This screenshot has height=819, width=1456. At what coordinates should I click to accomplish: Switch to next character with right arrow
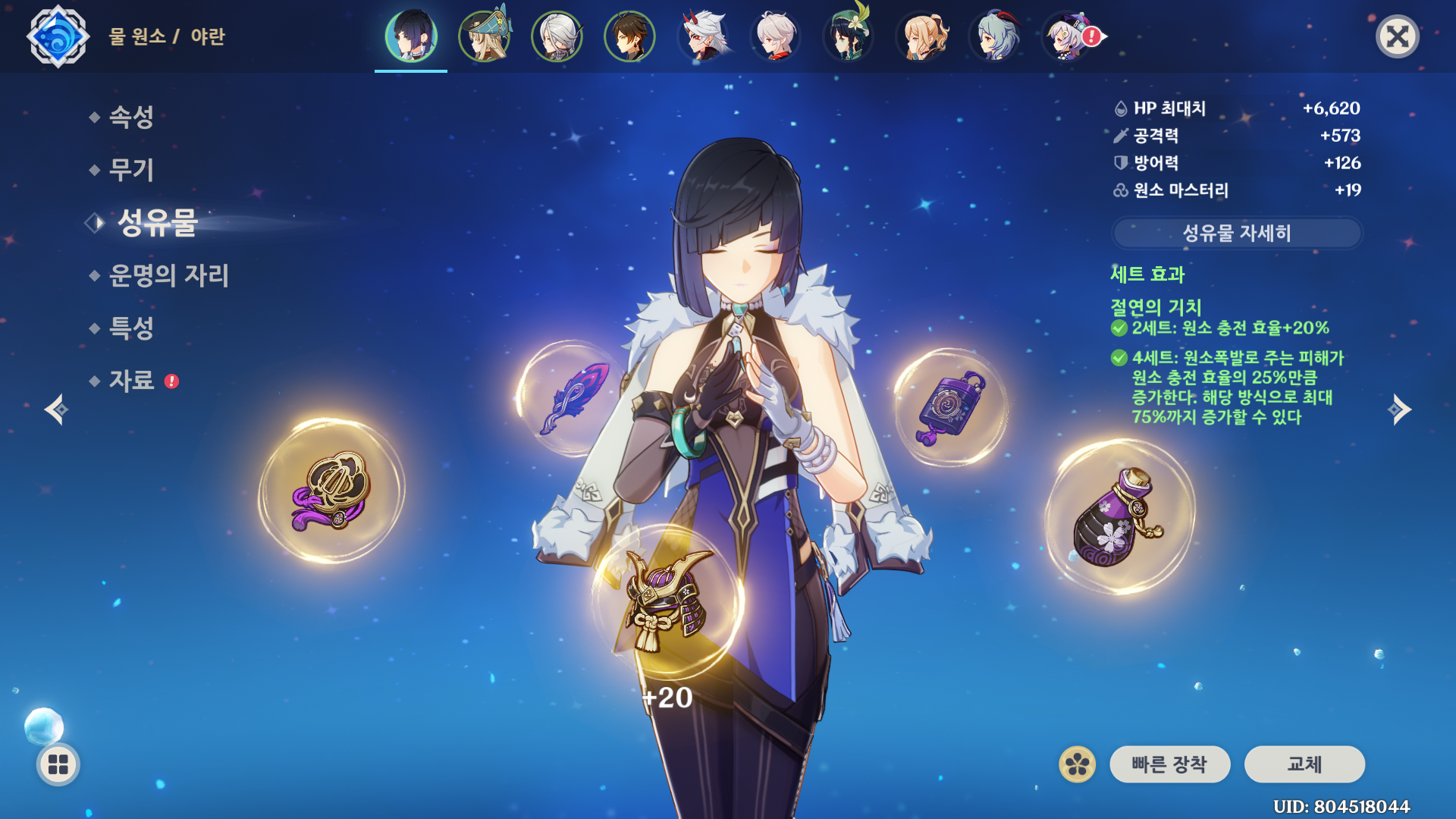click(1399, 409)
